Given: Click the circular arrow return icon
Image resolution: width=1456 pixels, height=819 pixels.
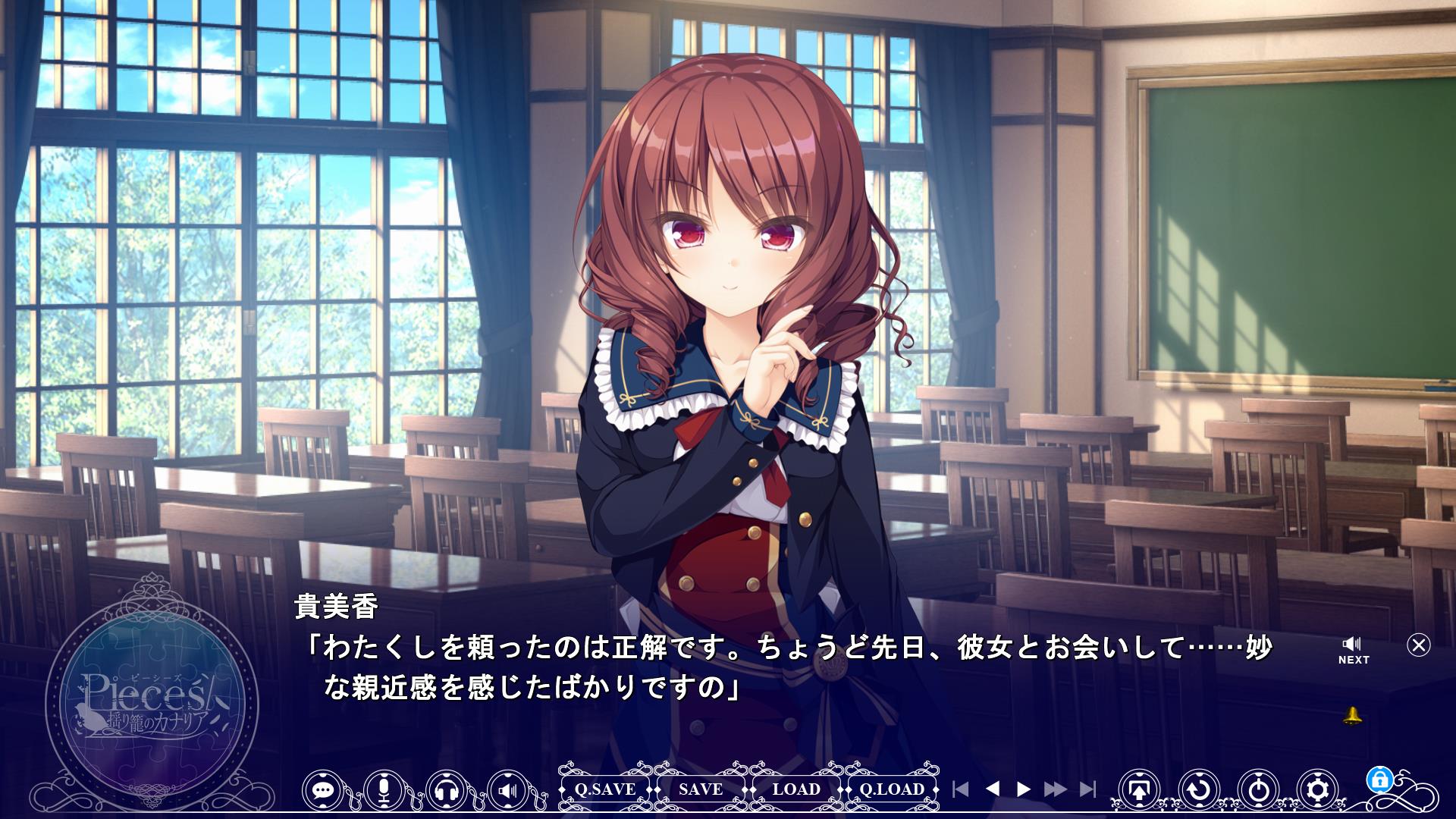Looking at the screenshot, I should point(1198,790).
